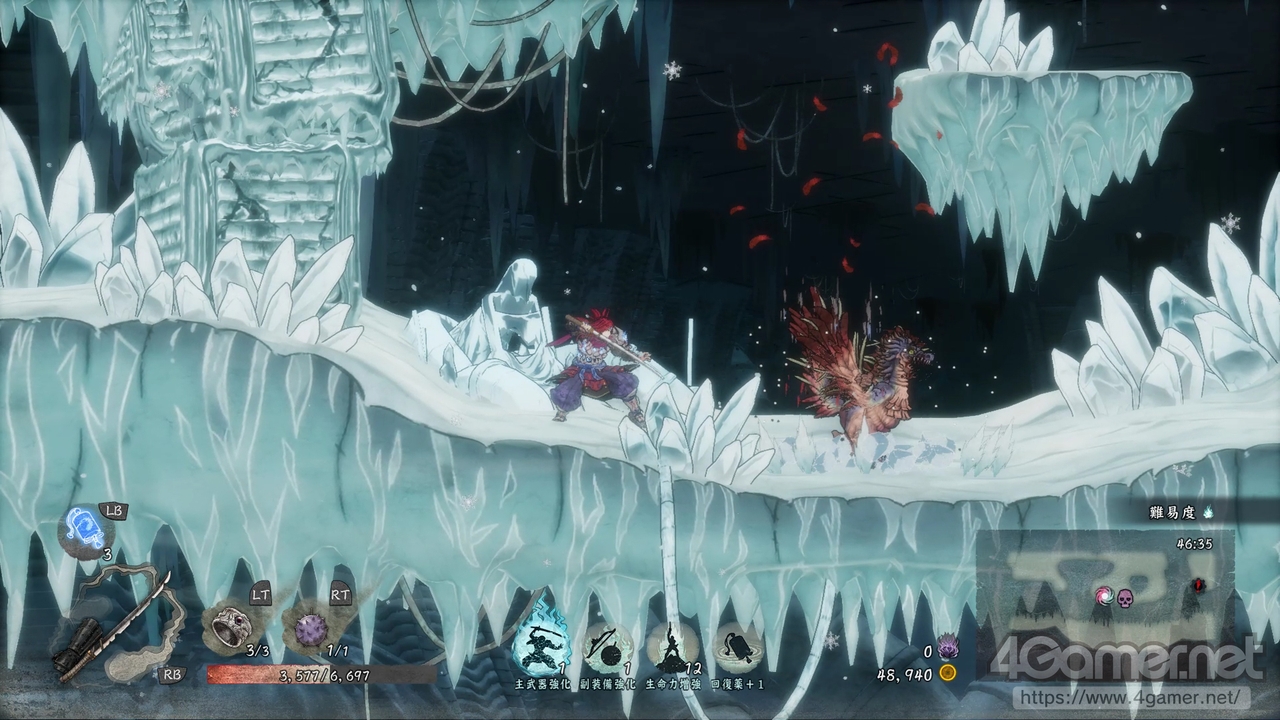Select the 生命力増強 vitality buff icon
The image size is (1280, 720).
[x=673, y=646]
